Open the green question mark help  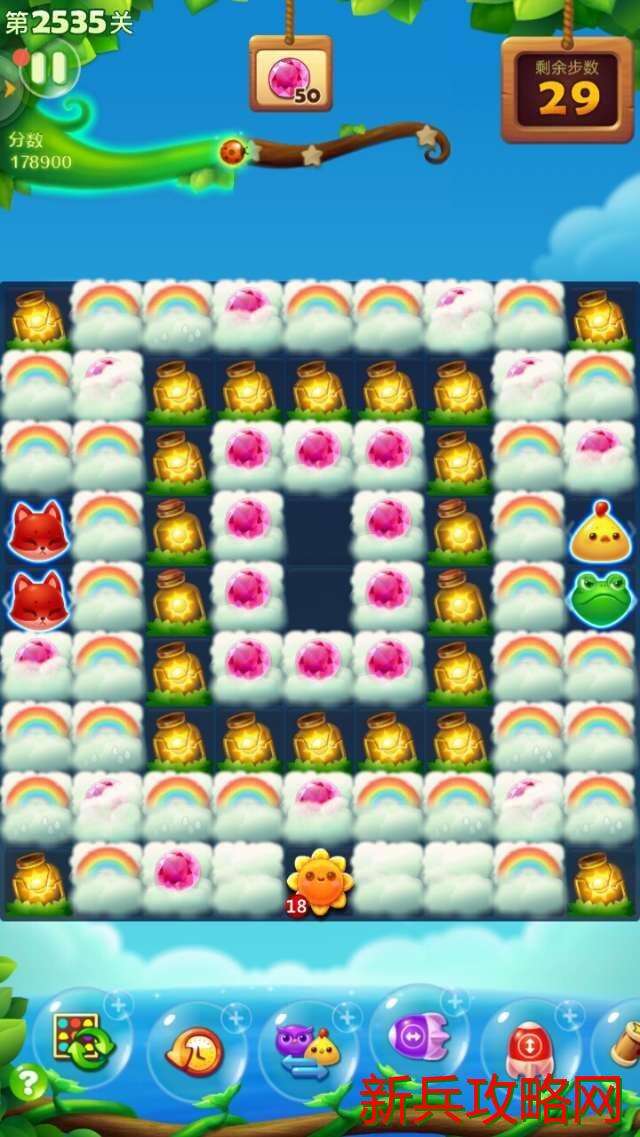28,1083
